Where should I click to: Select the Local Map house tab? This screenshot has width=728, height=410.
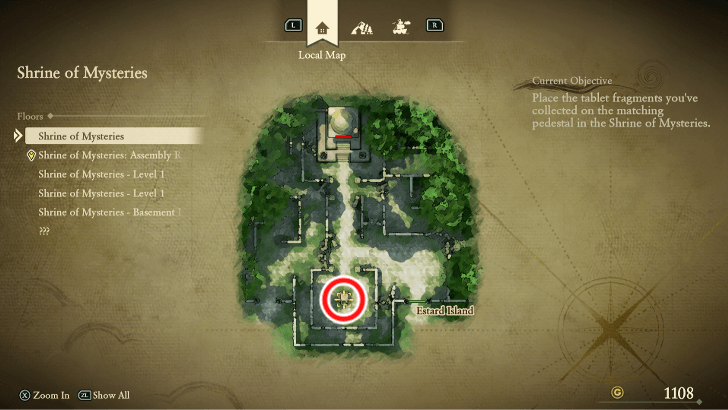(322, 27)
